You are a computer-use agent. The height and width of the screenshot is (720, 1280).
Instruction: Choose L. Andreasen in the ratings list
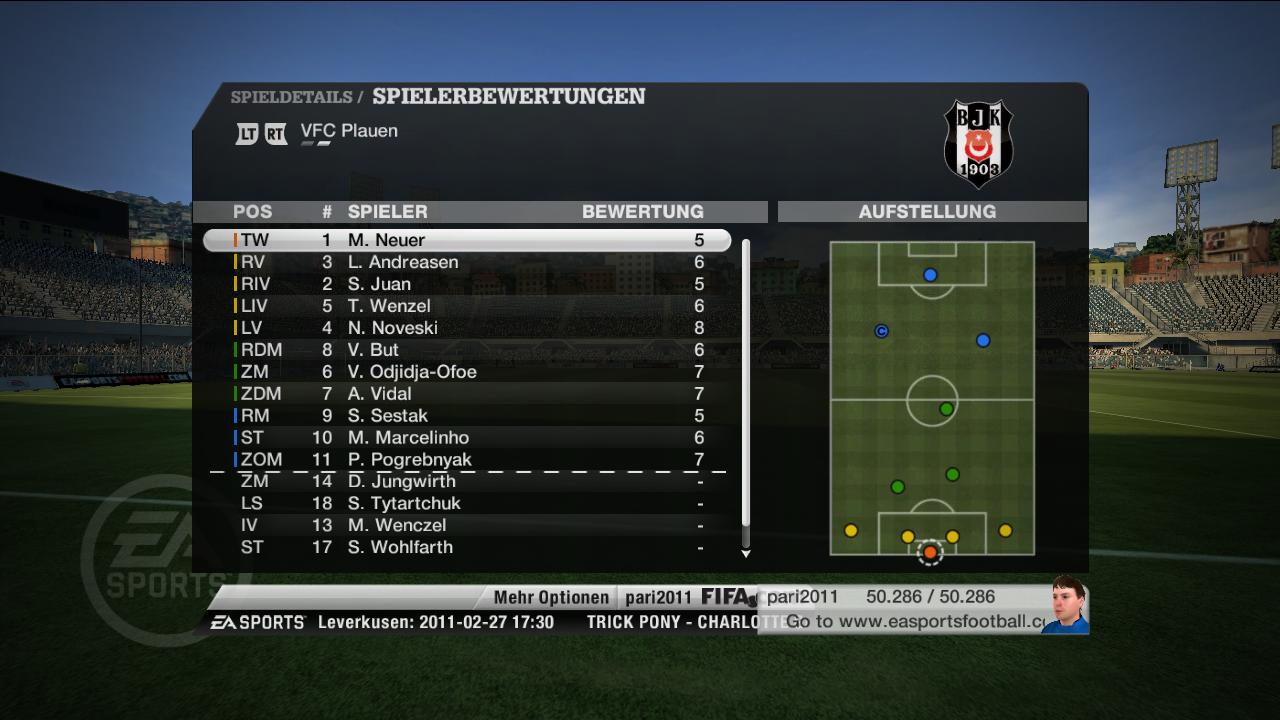click(x=466, y=262)
